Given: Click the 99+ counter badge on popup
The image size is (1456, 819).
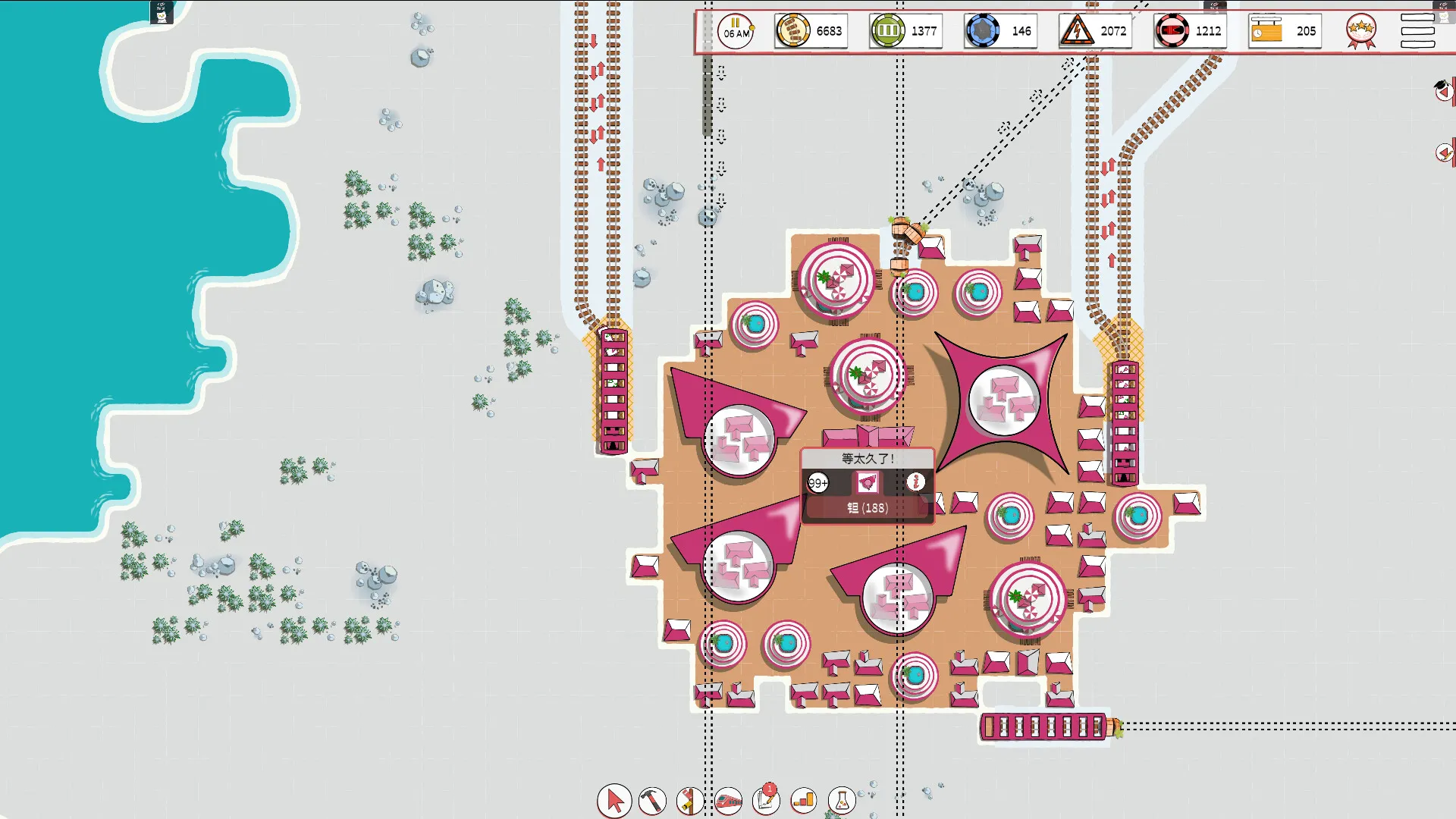Looking at the screenshot, I should (x=820, y=480).
